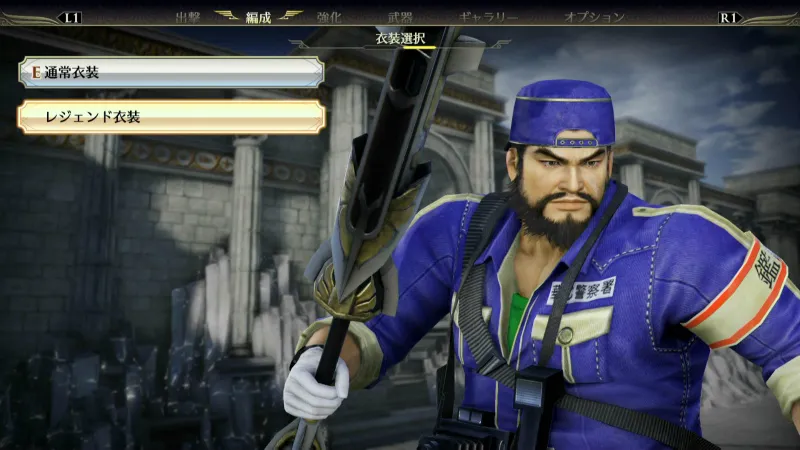
Task: Select the 通常衣装 costume option
Action: [x=170, y=73]
